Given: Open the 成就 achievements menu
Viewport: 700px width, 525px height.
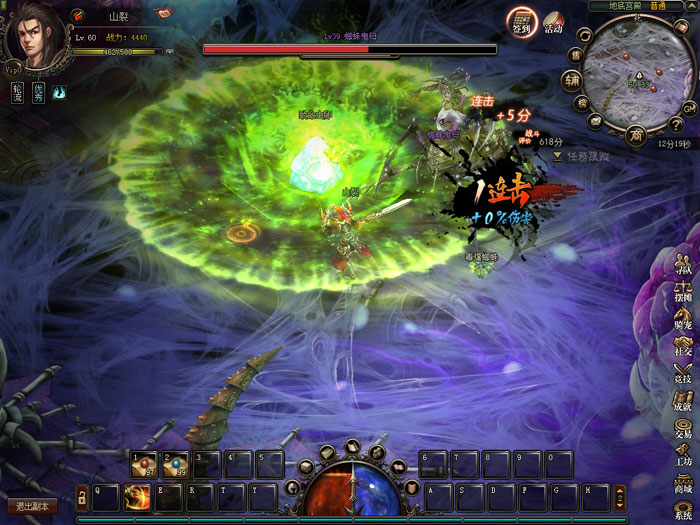Looking at the screenshot, I should 684,399.
